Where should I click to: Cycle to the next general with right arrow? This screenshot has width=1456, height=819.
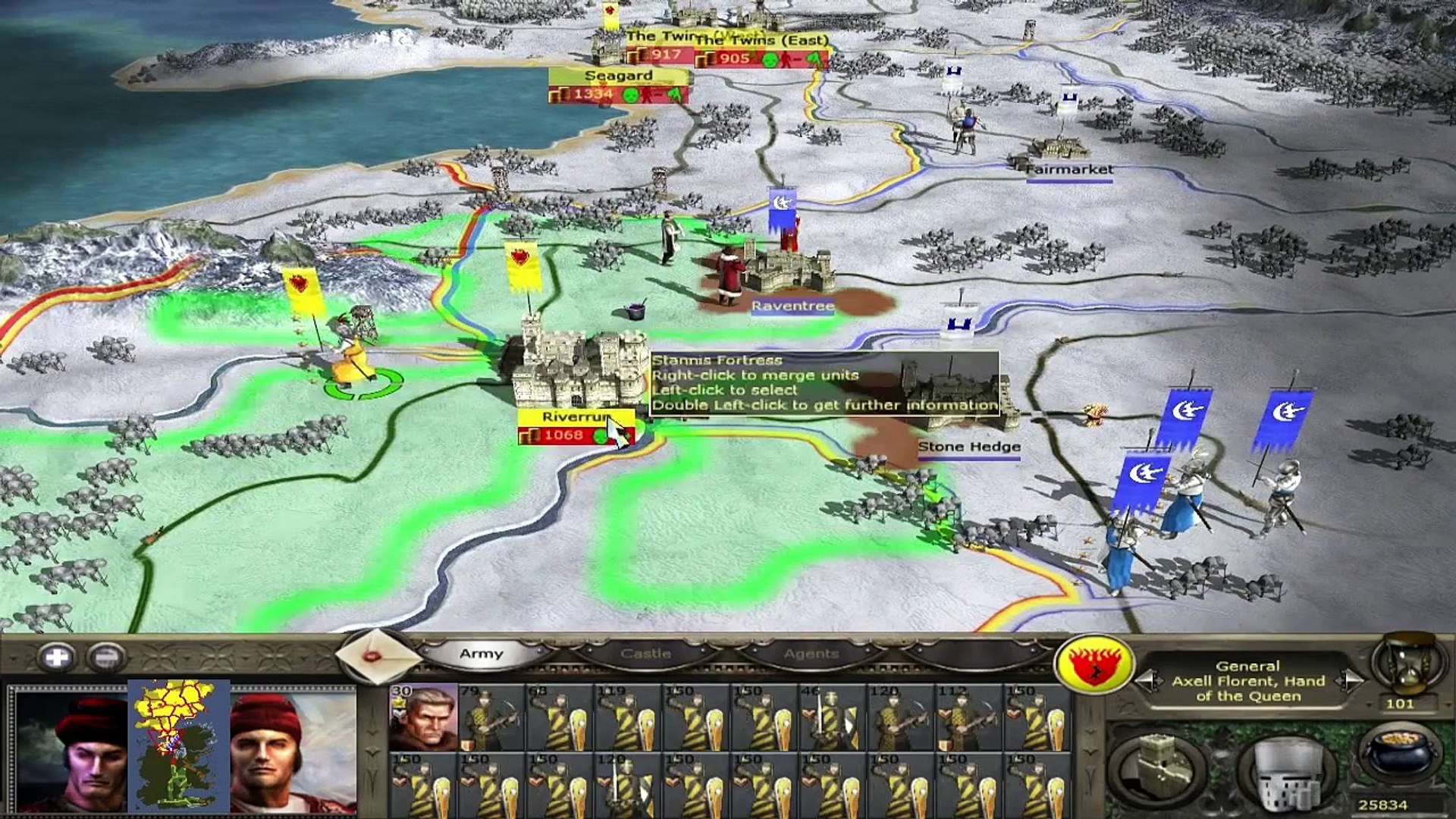click(1349, 680)
